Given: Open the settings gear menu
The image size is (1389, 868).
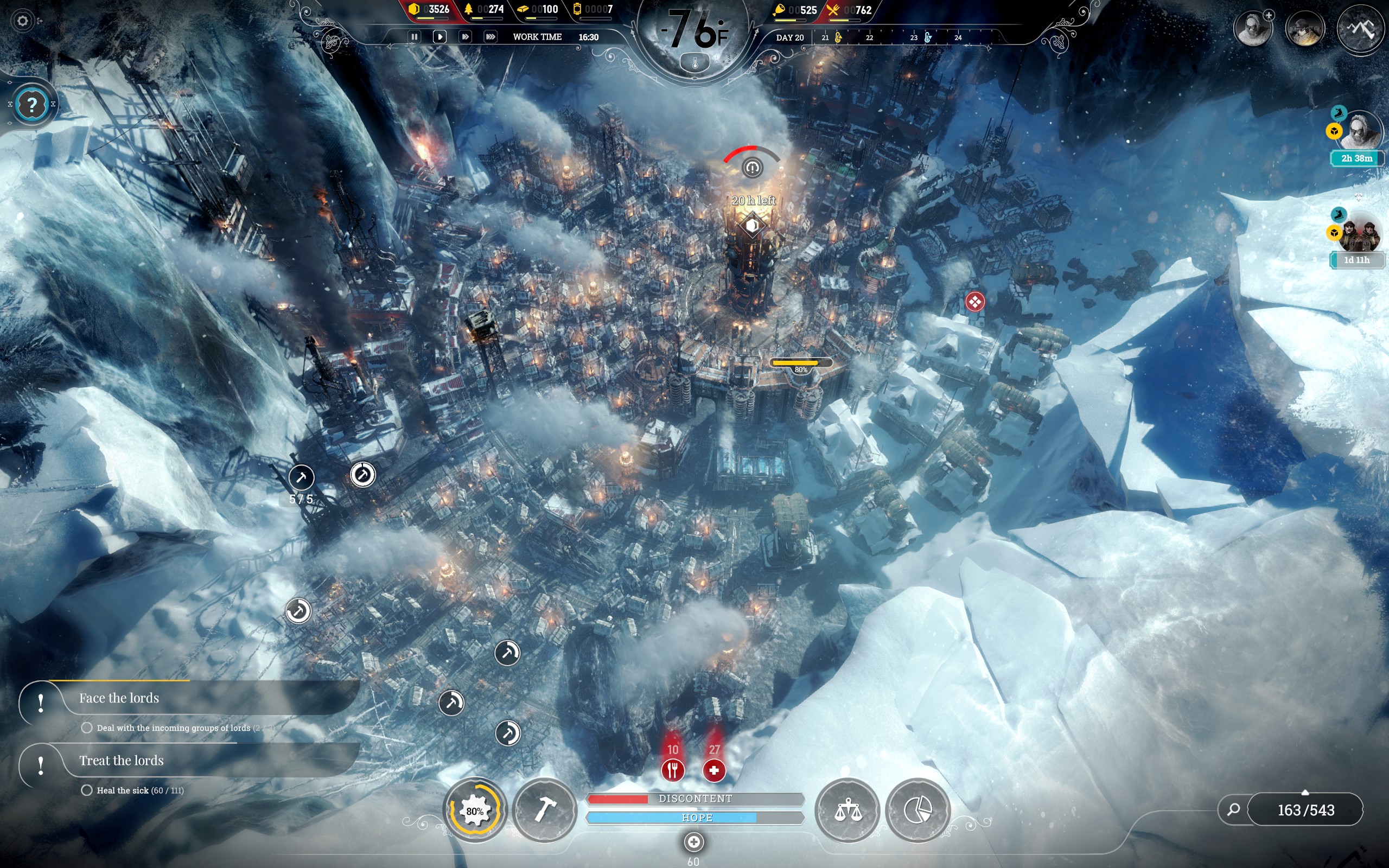Looking at the screenshot, I should [x=22, y=21].
